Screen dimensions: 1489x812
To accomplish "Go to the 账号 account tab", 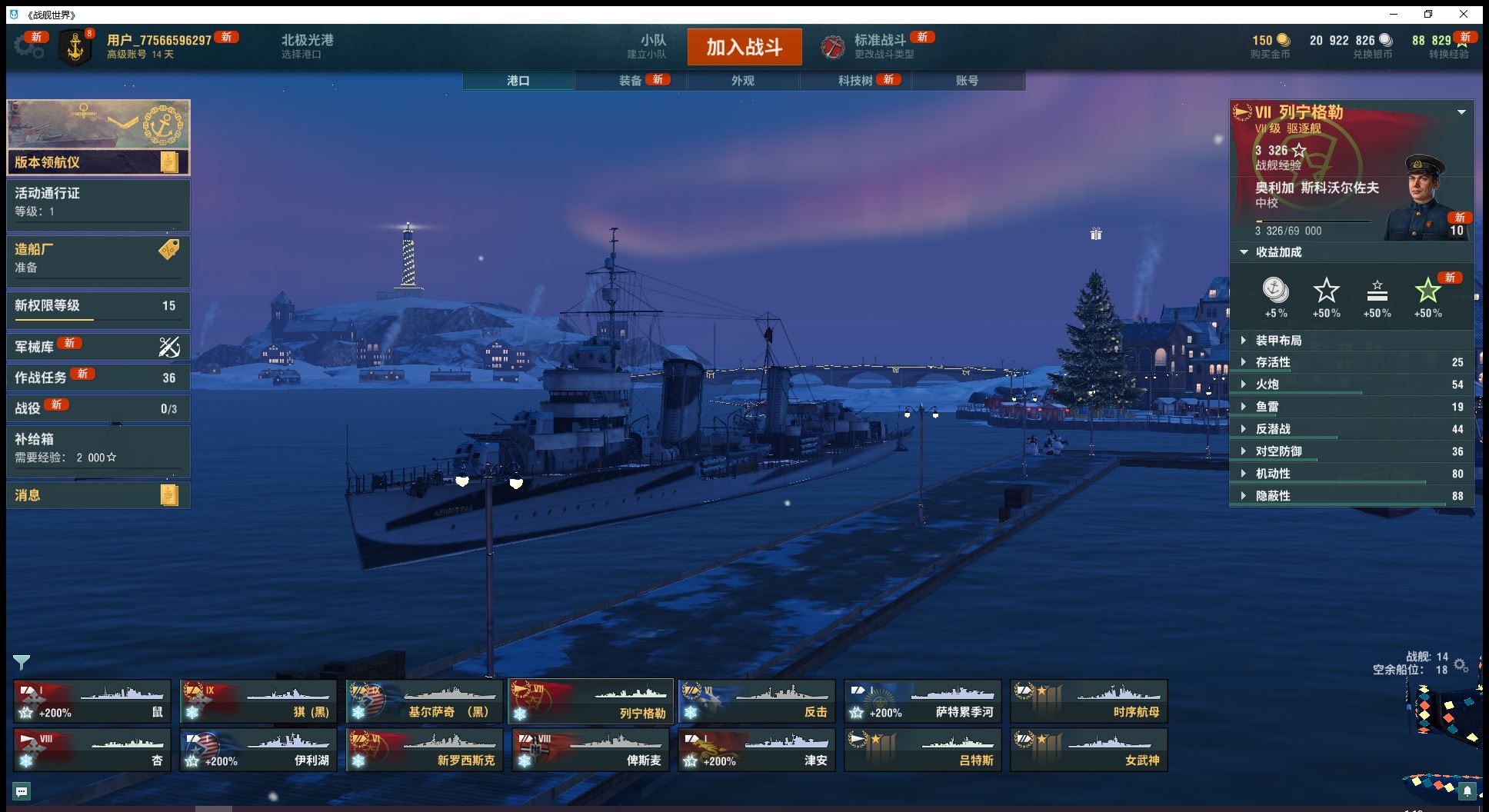I will coord(967,81).
